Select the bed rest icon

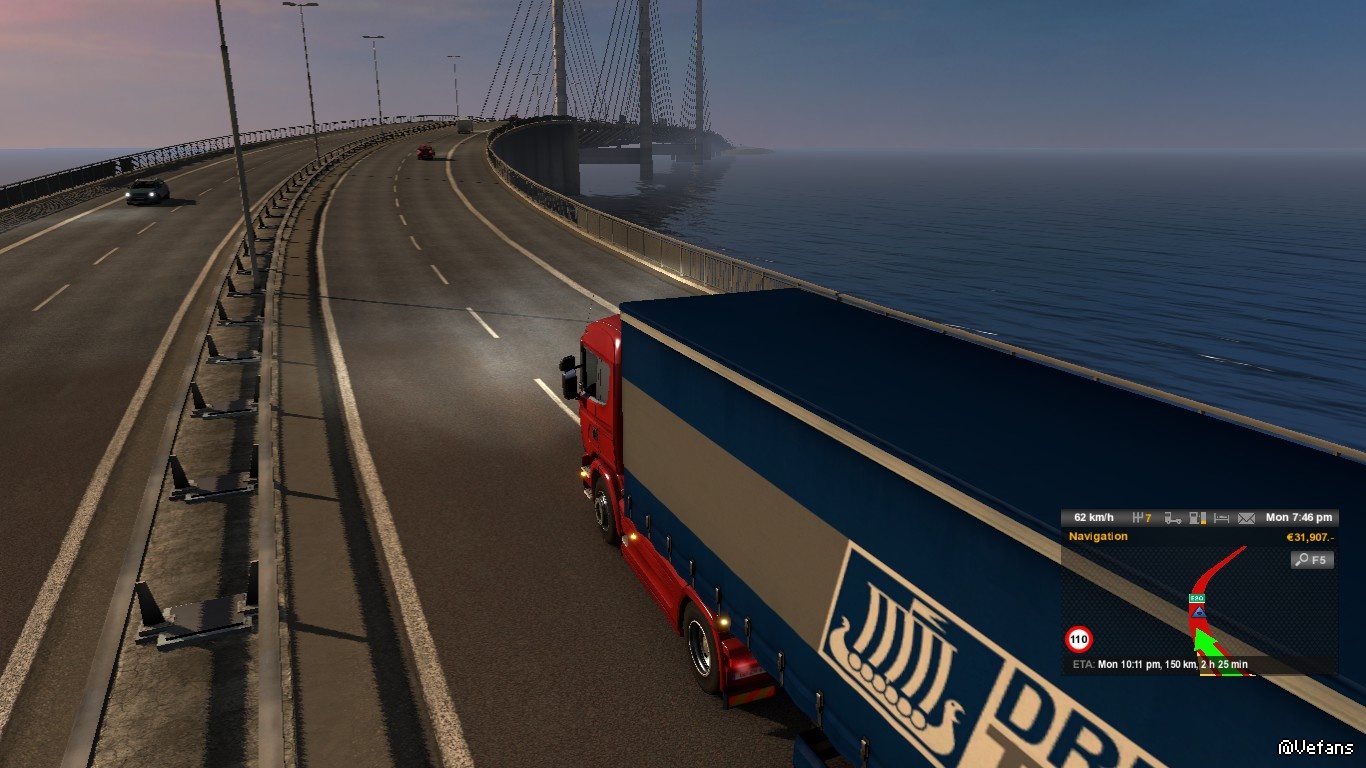(x=1222, y=518)
